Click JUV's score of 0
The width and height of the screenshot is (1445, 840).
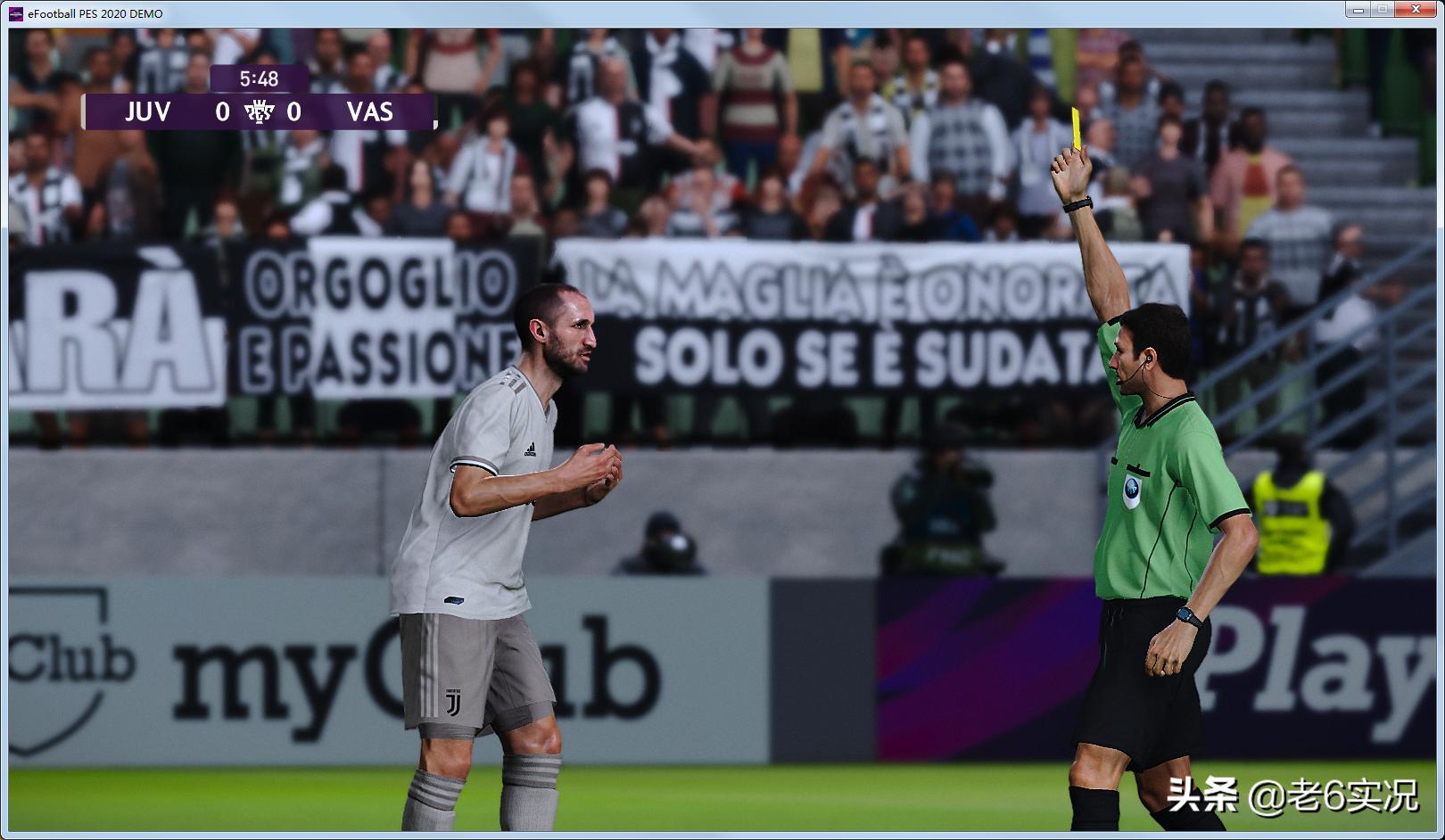pyautogui.click(x=225, y=113)
